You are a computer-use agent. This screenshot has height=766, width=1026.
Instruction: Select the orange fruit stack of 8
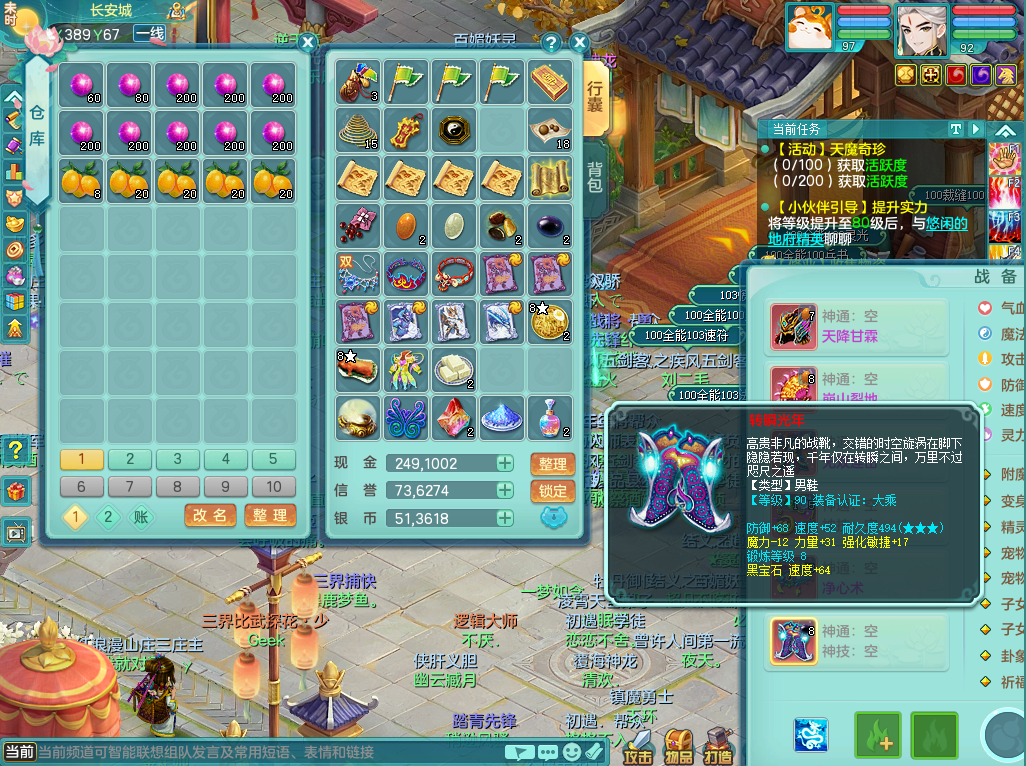(x=81, y=180)
